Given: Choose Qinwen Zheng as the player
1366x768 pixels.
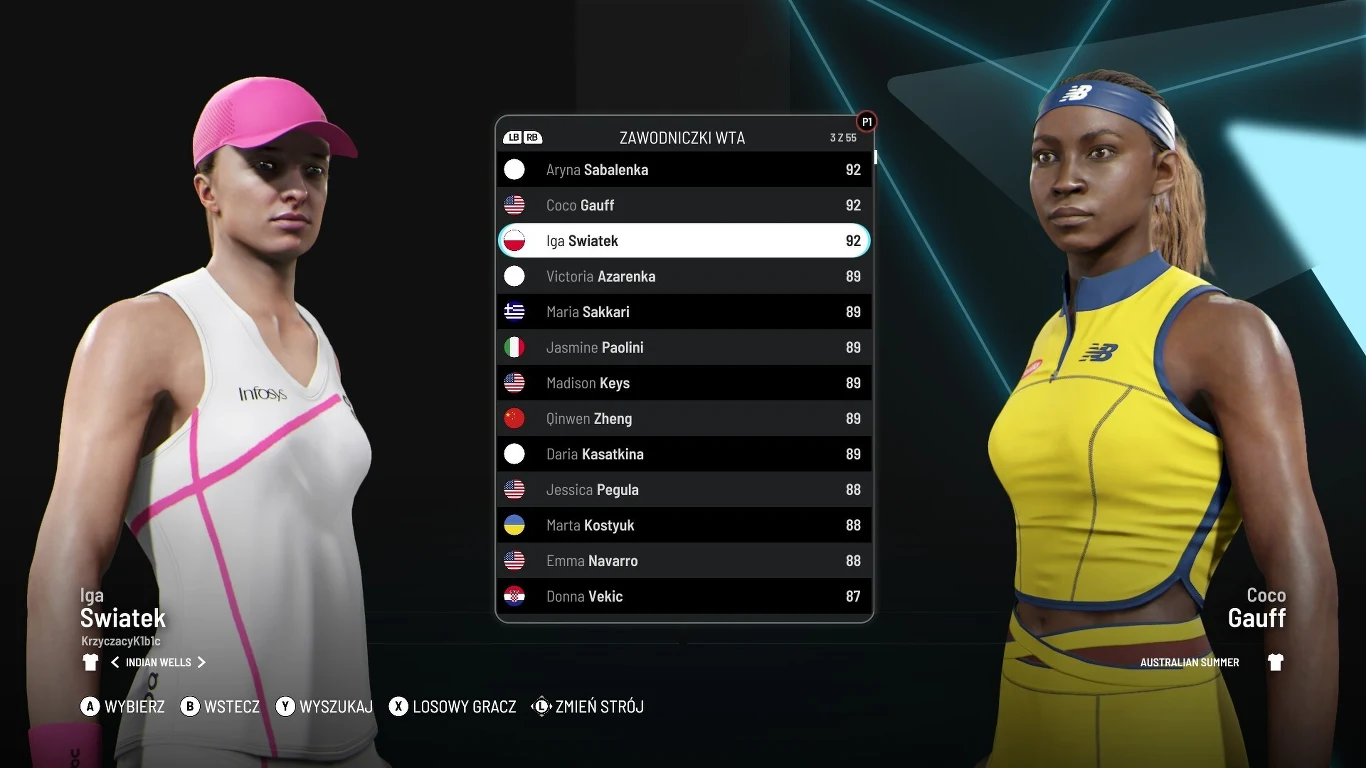Looking at the screenshot, I should [684, 418].
